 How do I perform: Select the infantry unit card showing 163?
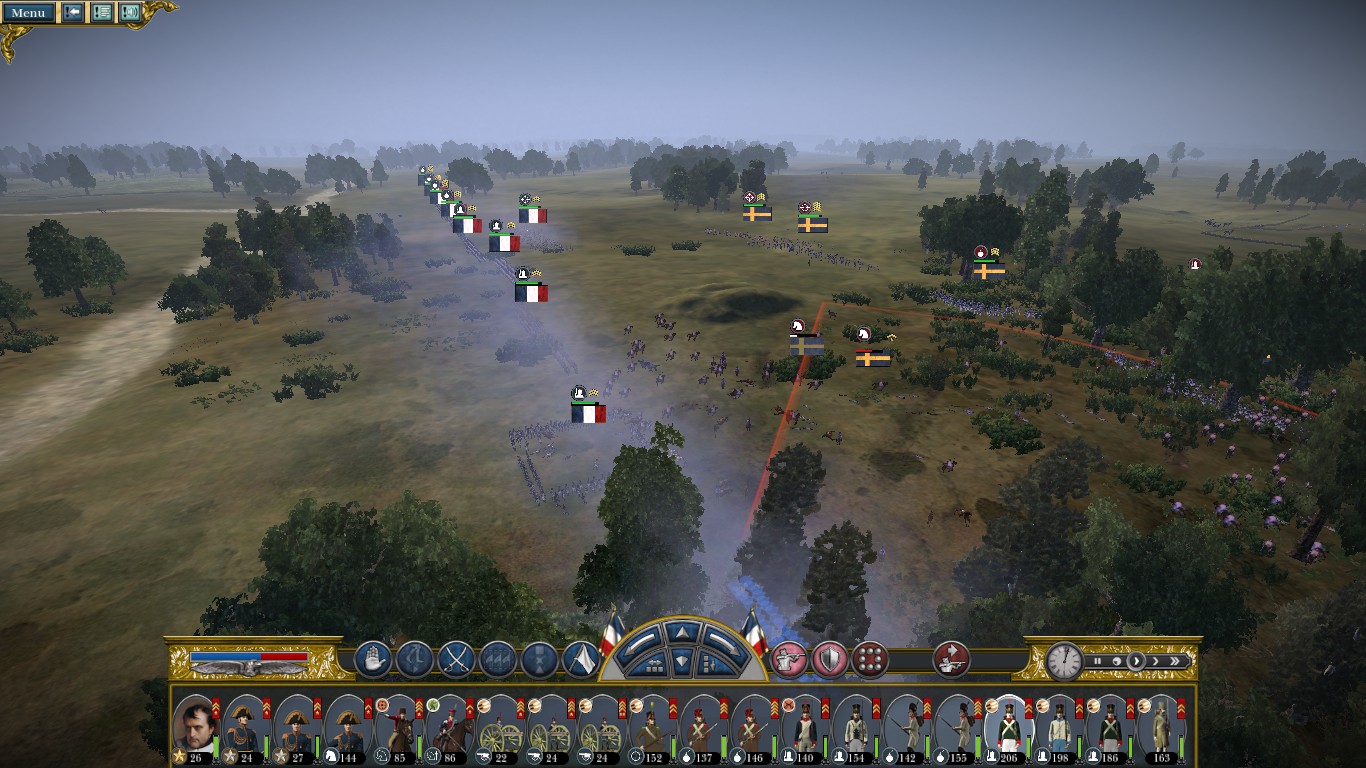(x=1160, y=727)
